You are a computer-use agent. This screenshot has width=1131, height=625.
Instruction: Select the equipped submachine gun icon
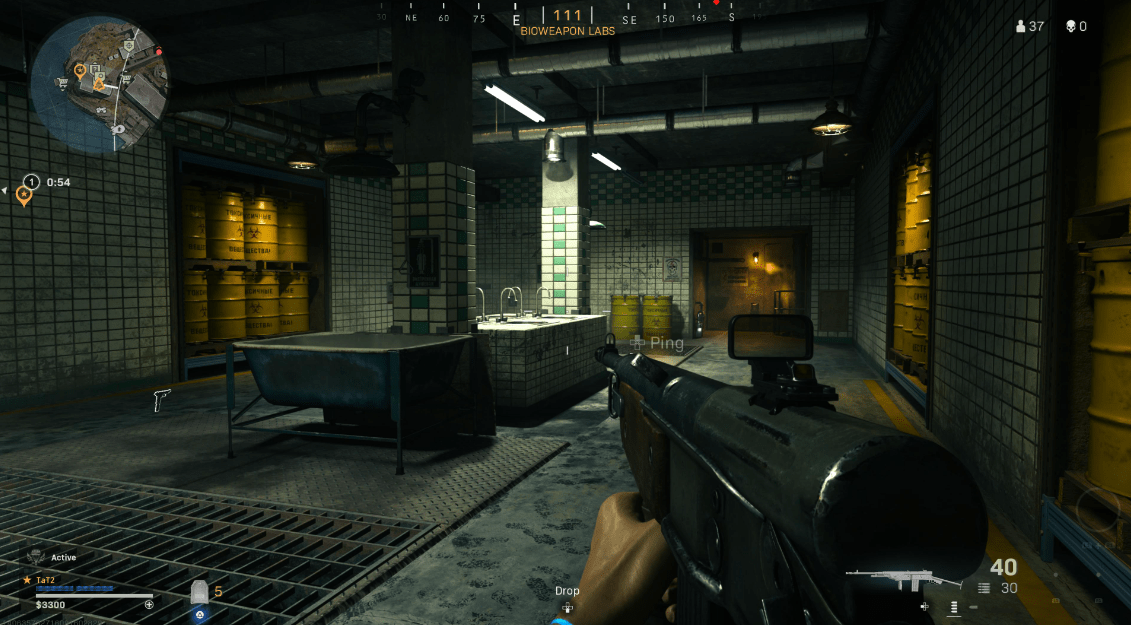pyautogui.click(x=889, y=578)
